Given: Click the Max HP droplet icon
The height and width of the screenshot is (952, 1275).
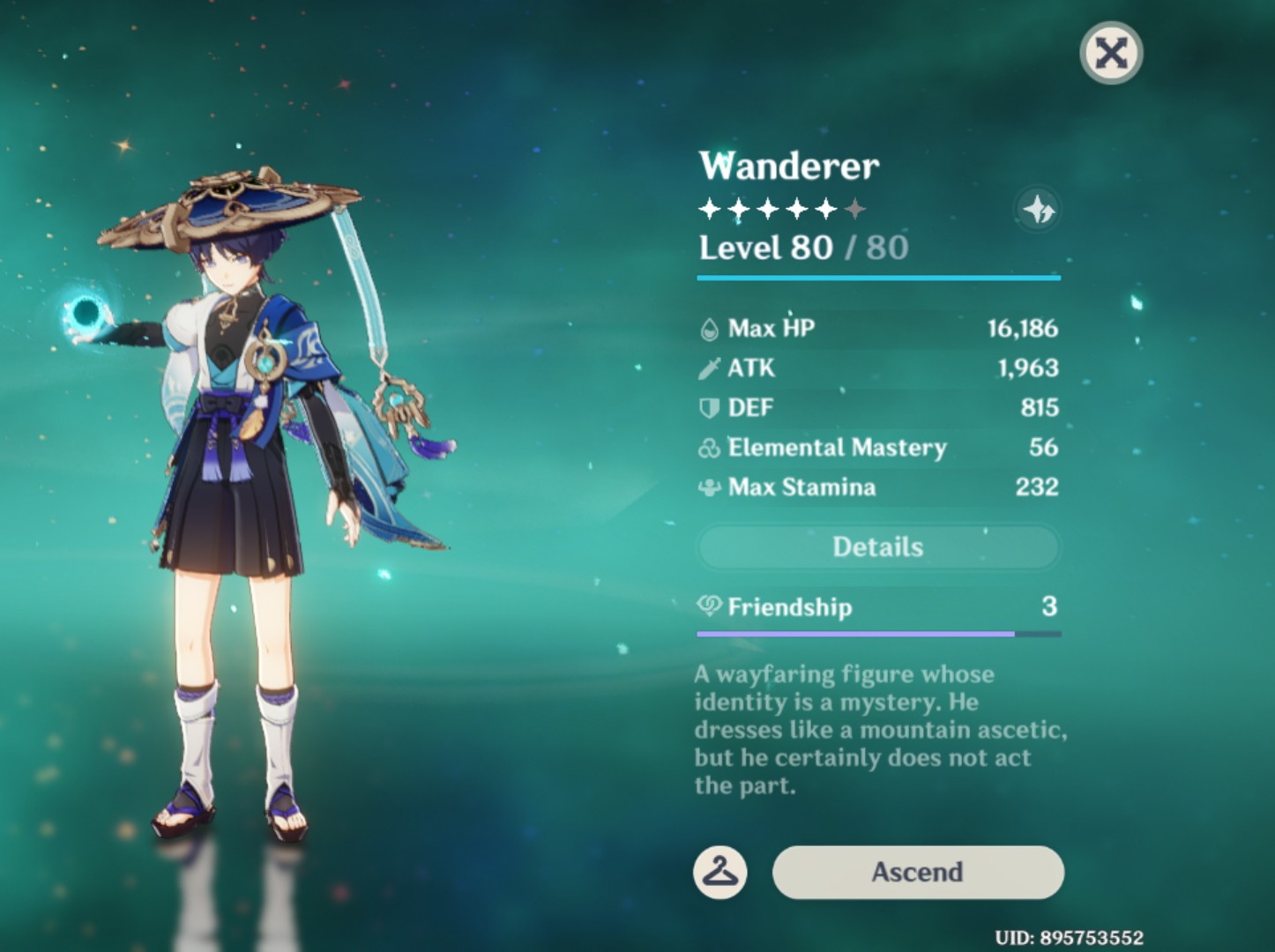Looking at the screenshot, I should coord(711,328).
